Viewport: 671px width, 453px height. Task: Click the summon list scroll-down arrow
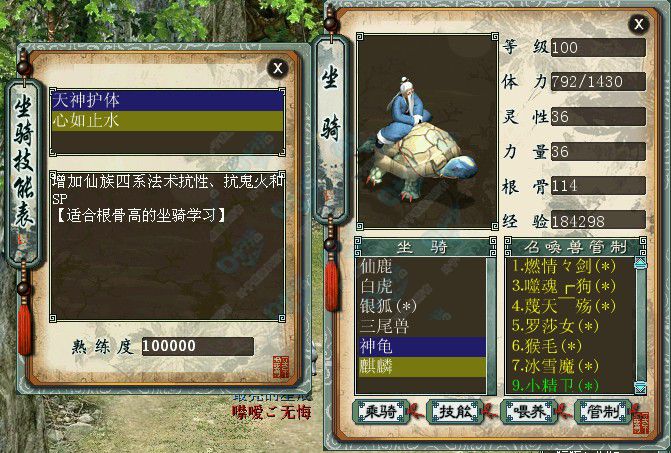[640, 386]
